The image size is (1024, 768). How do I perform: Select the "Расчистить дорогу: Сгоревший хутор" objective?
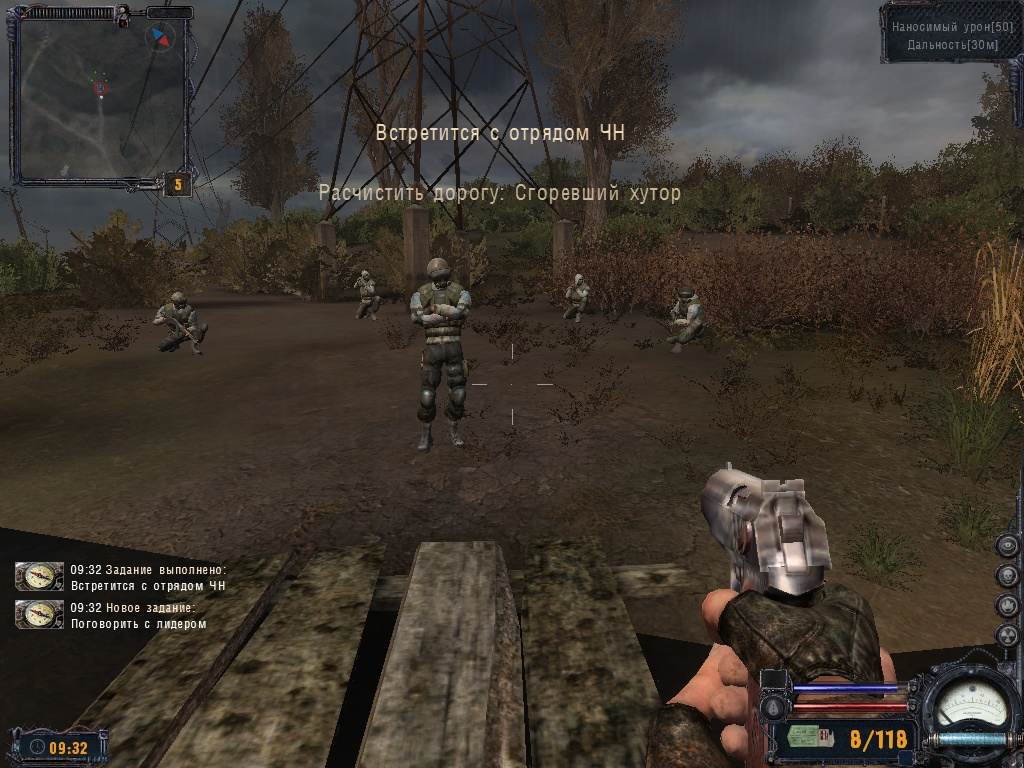point(499,193)
